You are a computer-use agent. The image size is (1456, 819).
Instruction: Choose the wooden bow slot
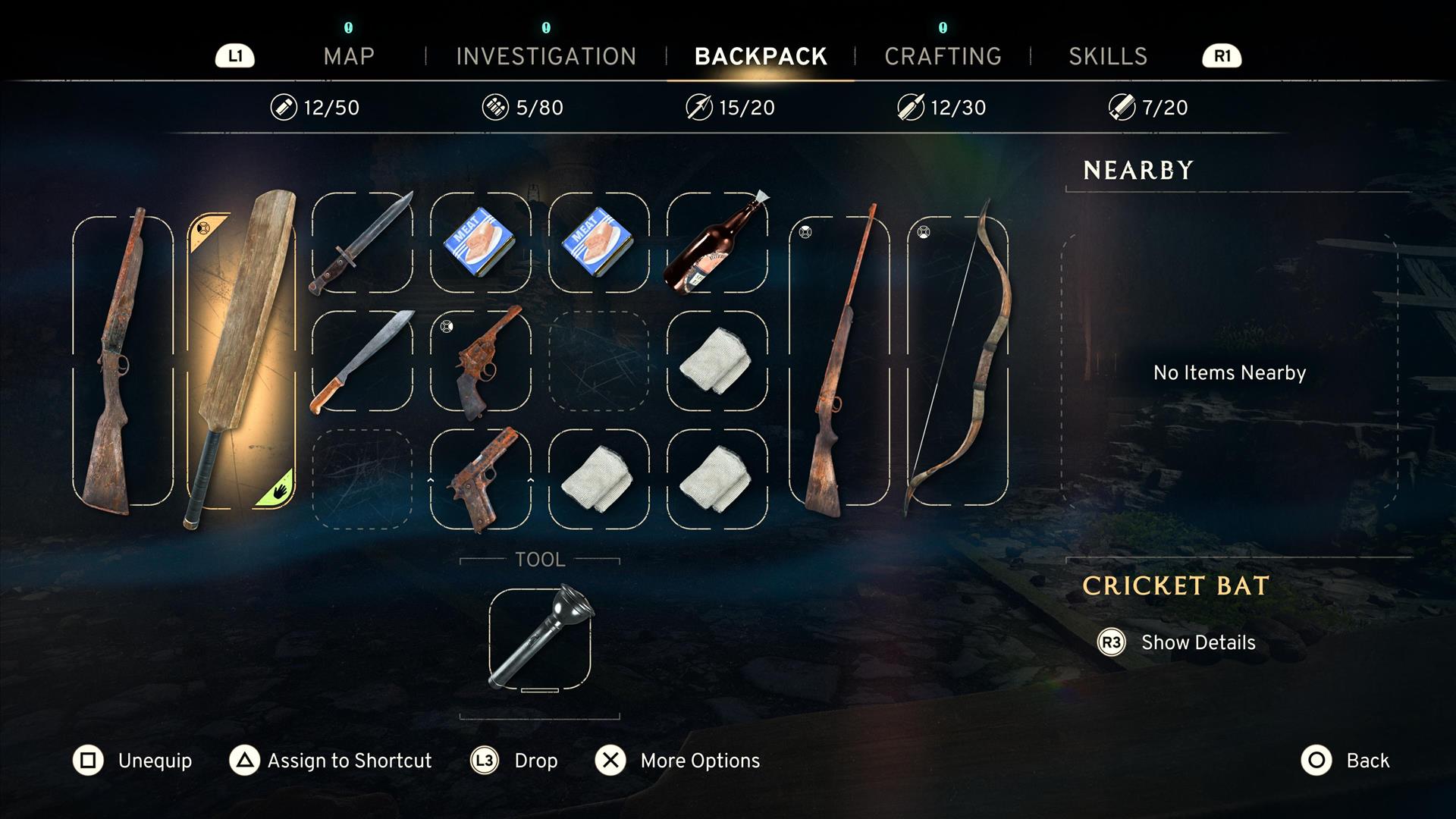click(x=958, y=361)
